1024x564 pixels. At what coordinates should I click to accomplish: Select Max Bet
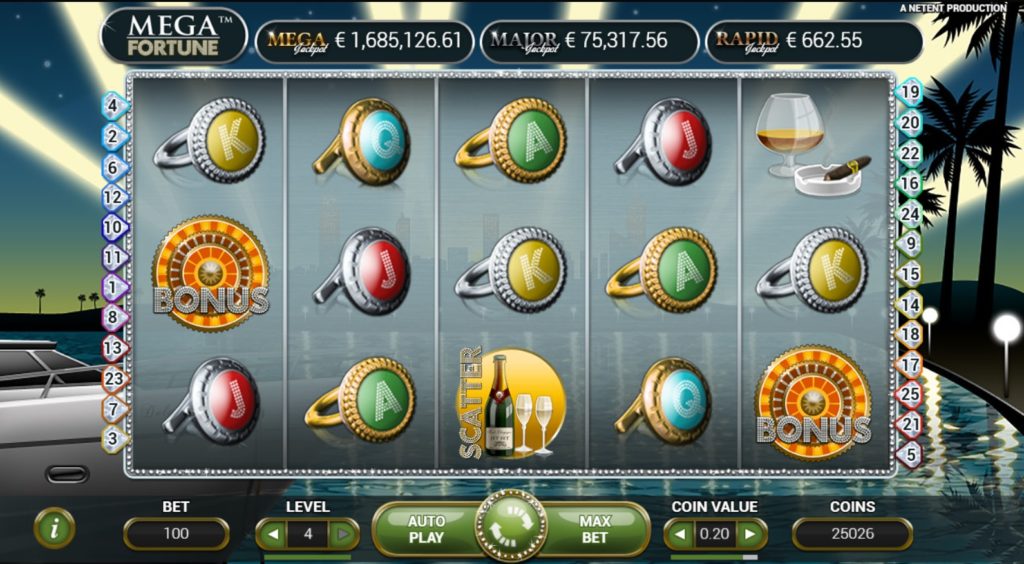[595, 529]
